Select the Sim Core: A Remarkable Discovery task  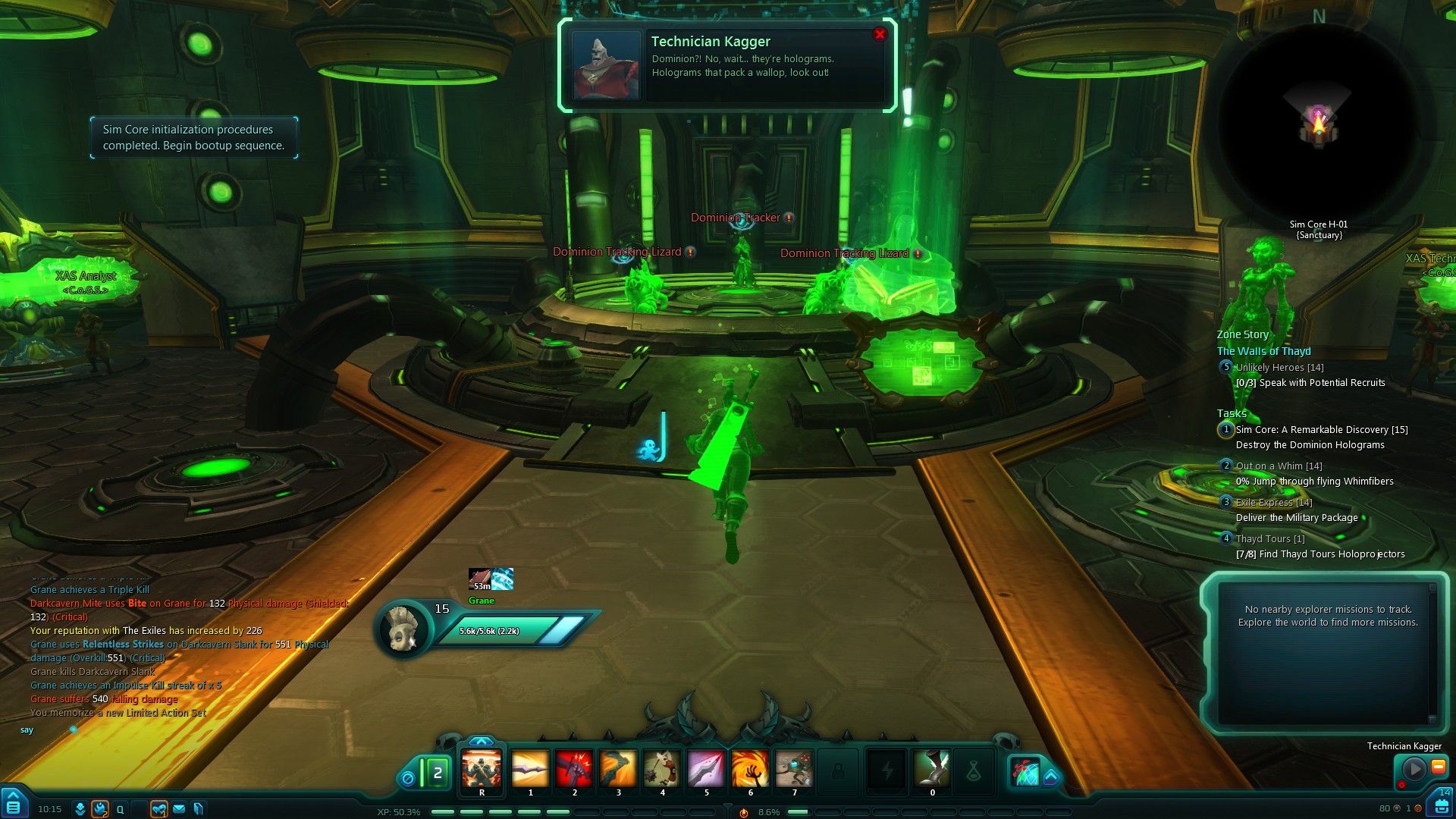pos(1321,430)
